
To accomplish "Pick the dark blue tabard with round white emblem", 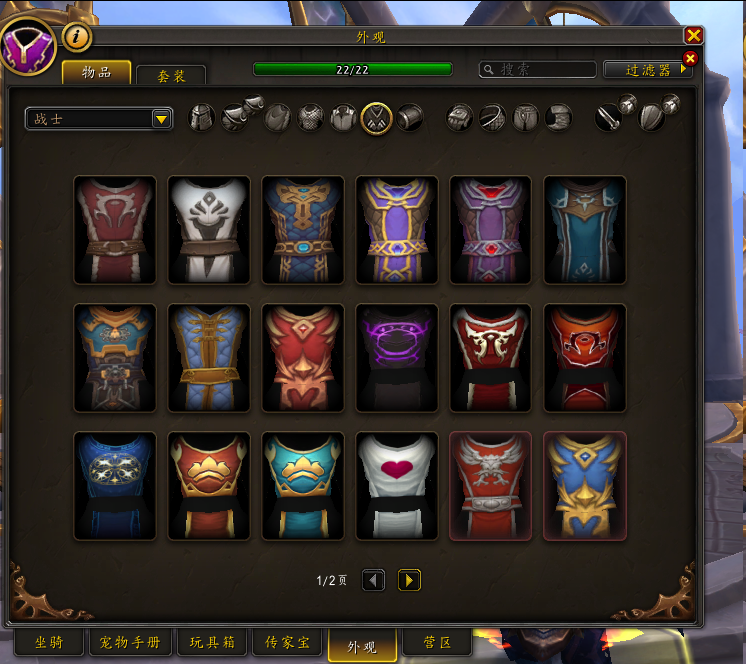I will point(115,486).
